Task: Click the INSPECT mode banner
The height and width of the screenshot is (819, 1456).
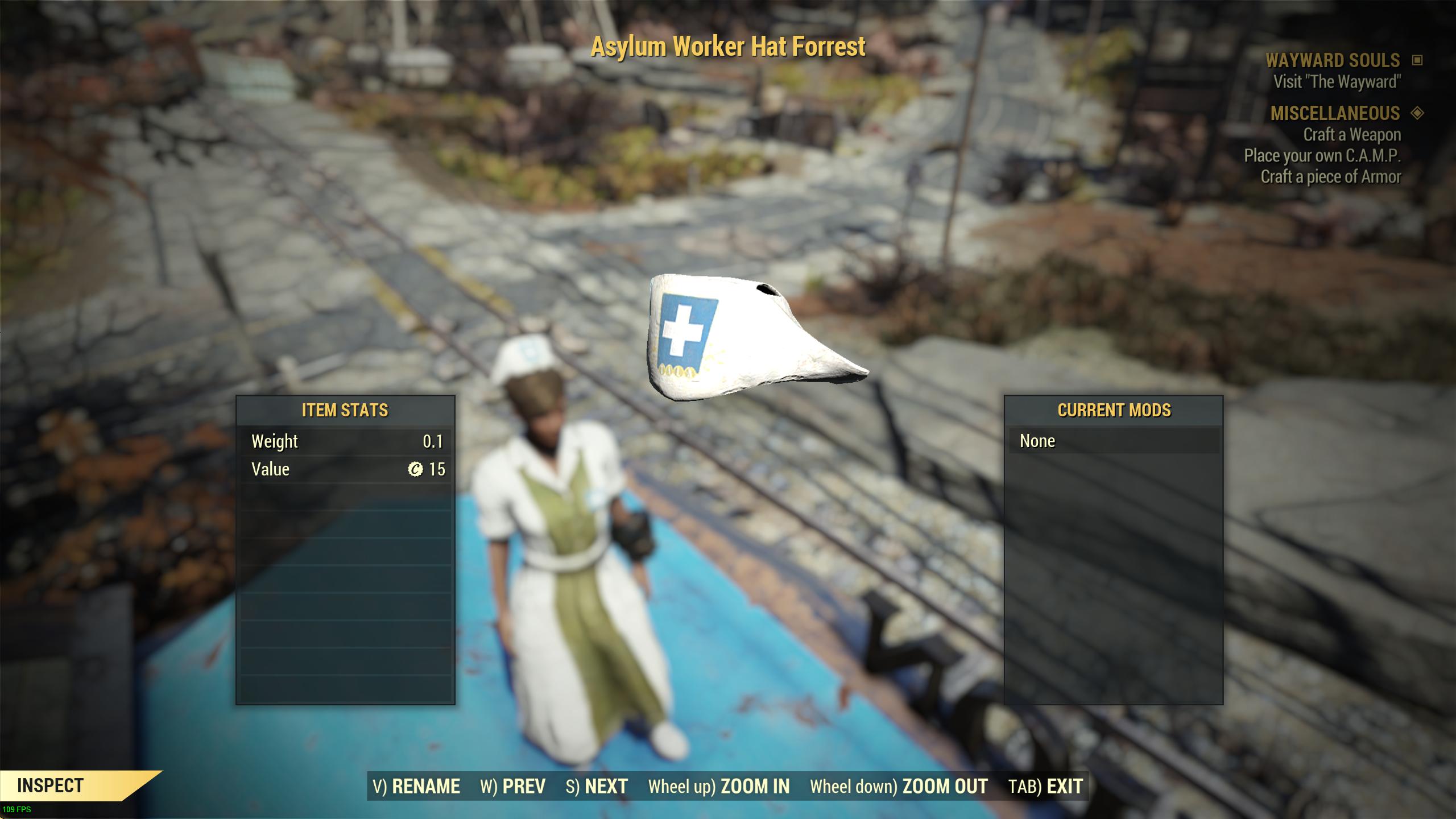Action: coord(51,787)
